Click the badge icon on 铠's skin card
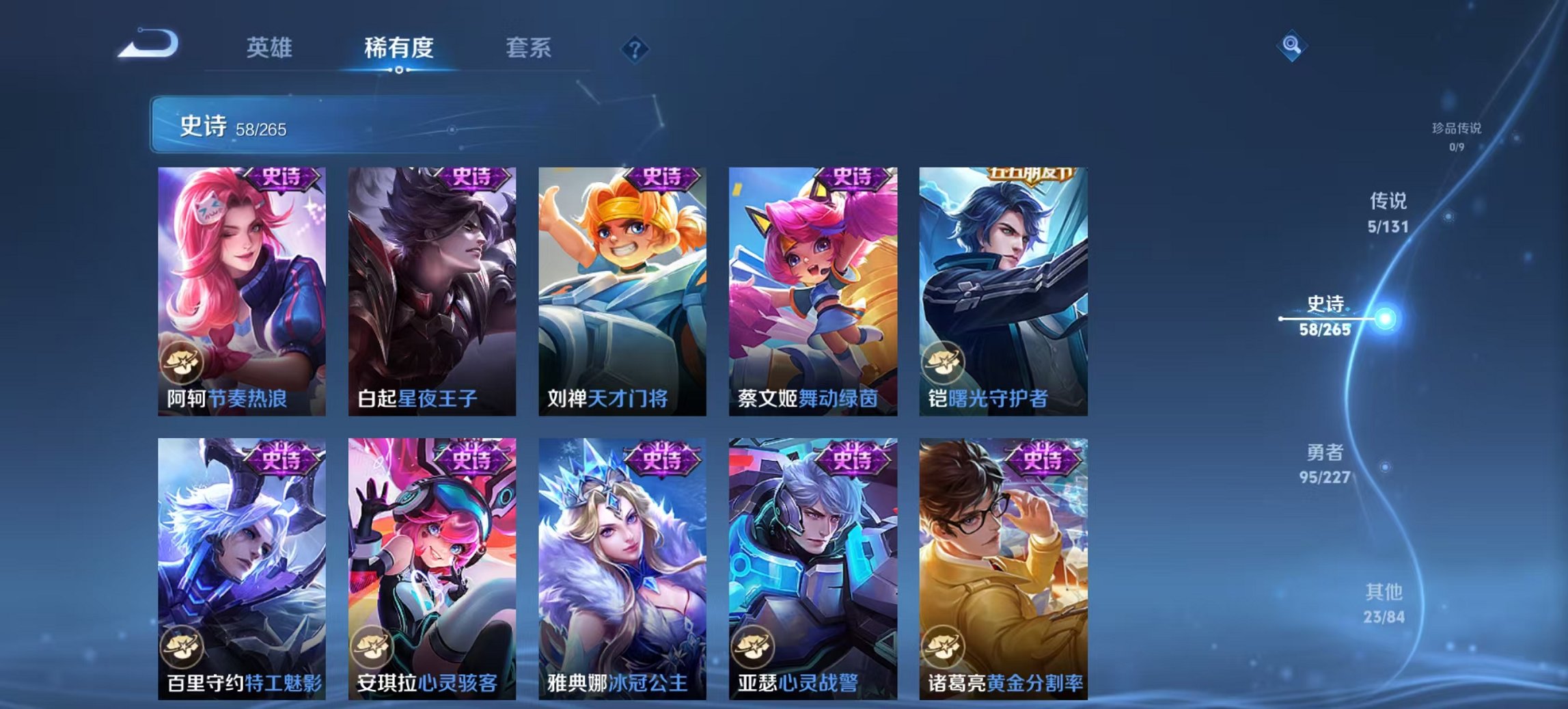This screenshot has width=1568, height=709. (x=945, y=364)
